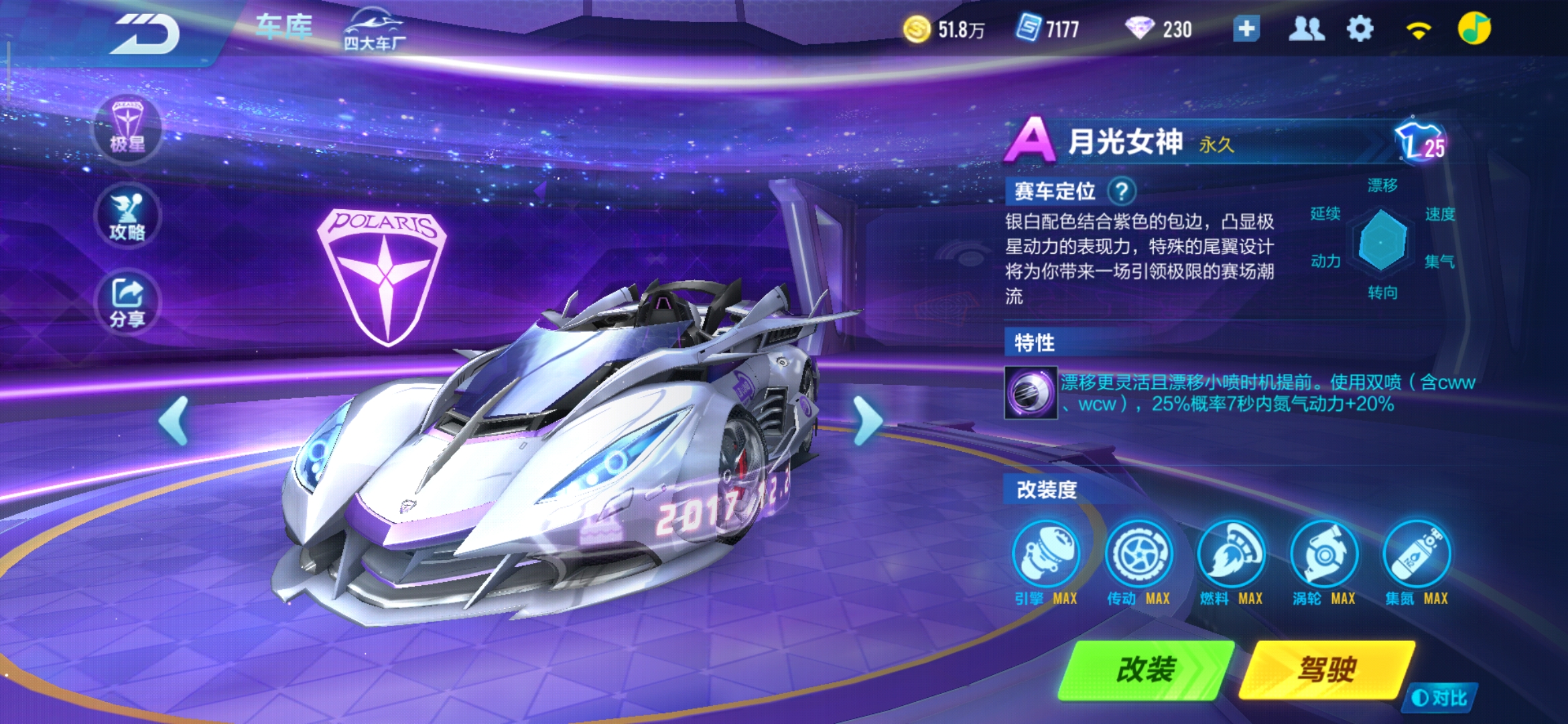The image size is (1568, 724).
Task: Open the 攻略 strategy guide
Action: tap(128, 216)
